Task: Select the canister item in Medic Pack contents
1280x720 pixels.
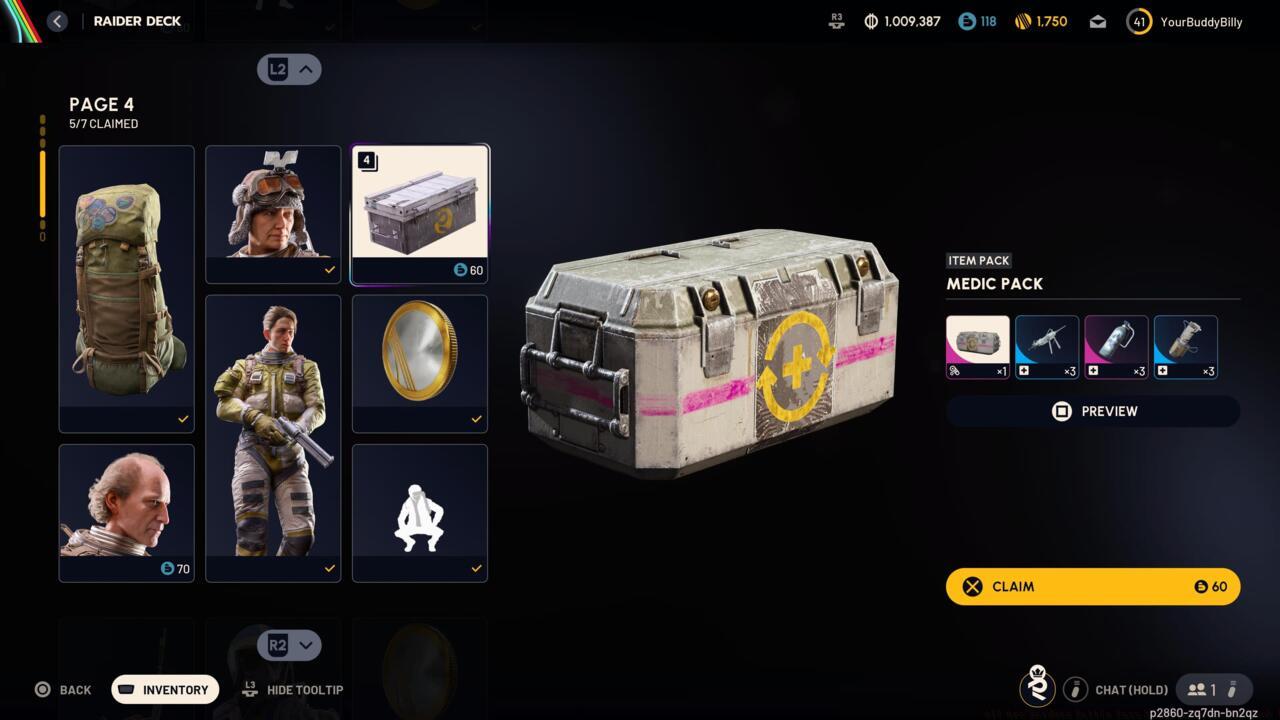Action: click(x=1115, y=346)
